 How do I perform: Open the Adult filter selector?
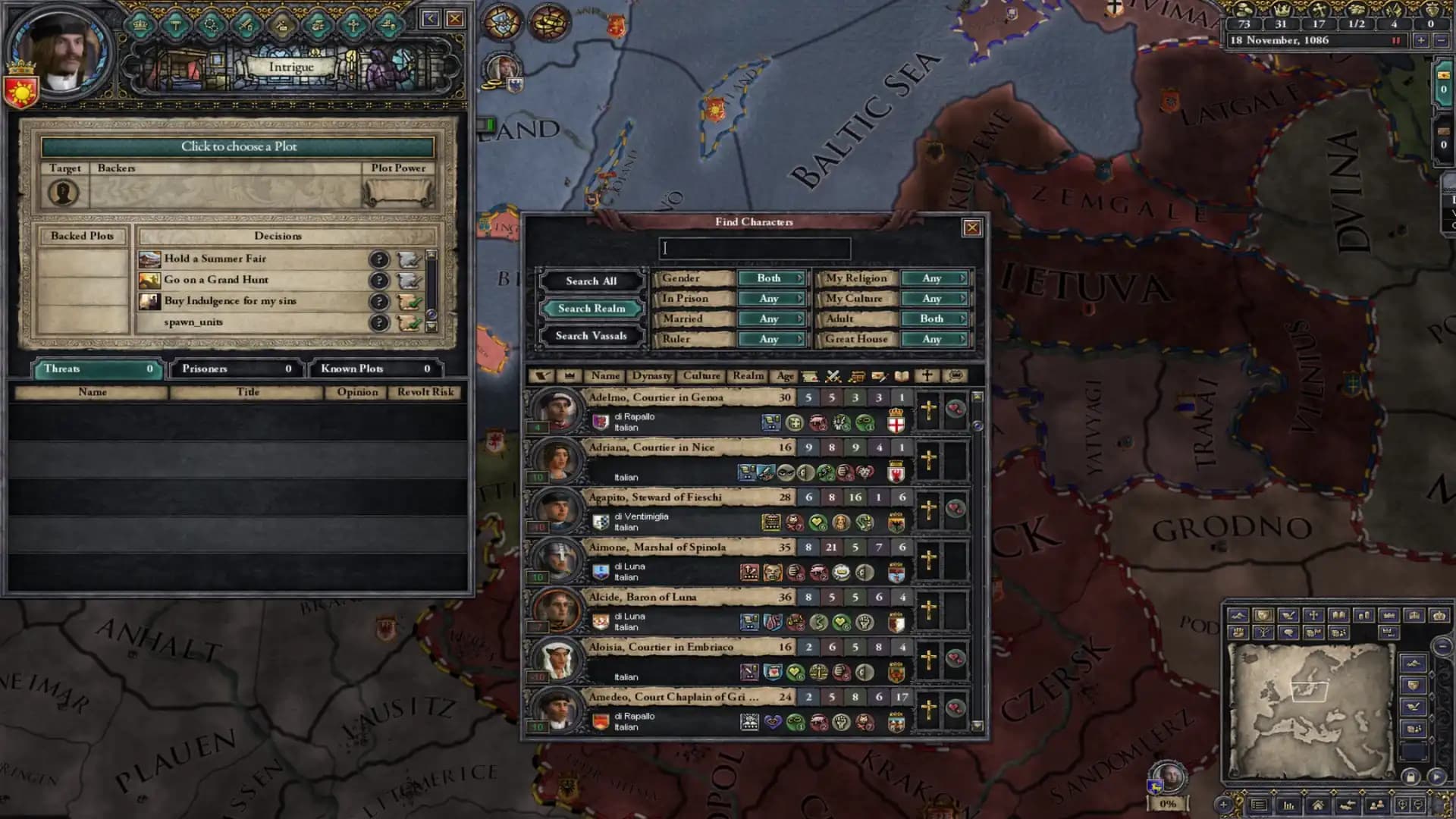point(934,318)
